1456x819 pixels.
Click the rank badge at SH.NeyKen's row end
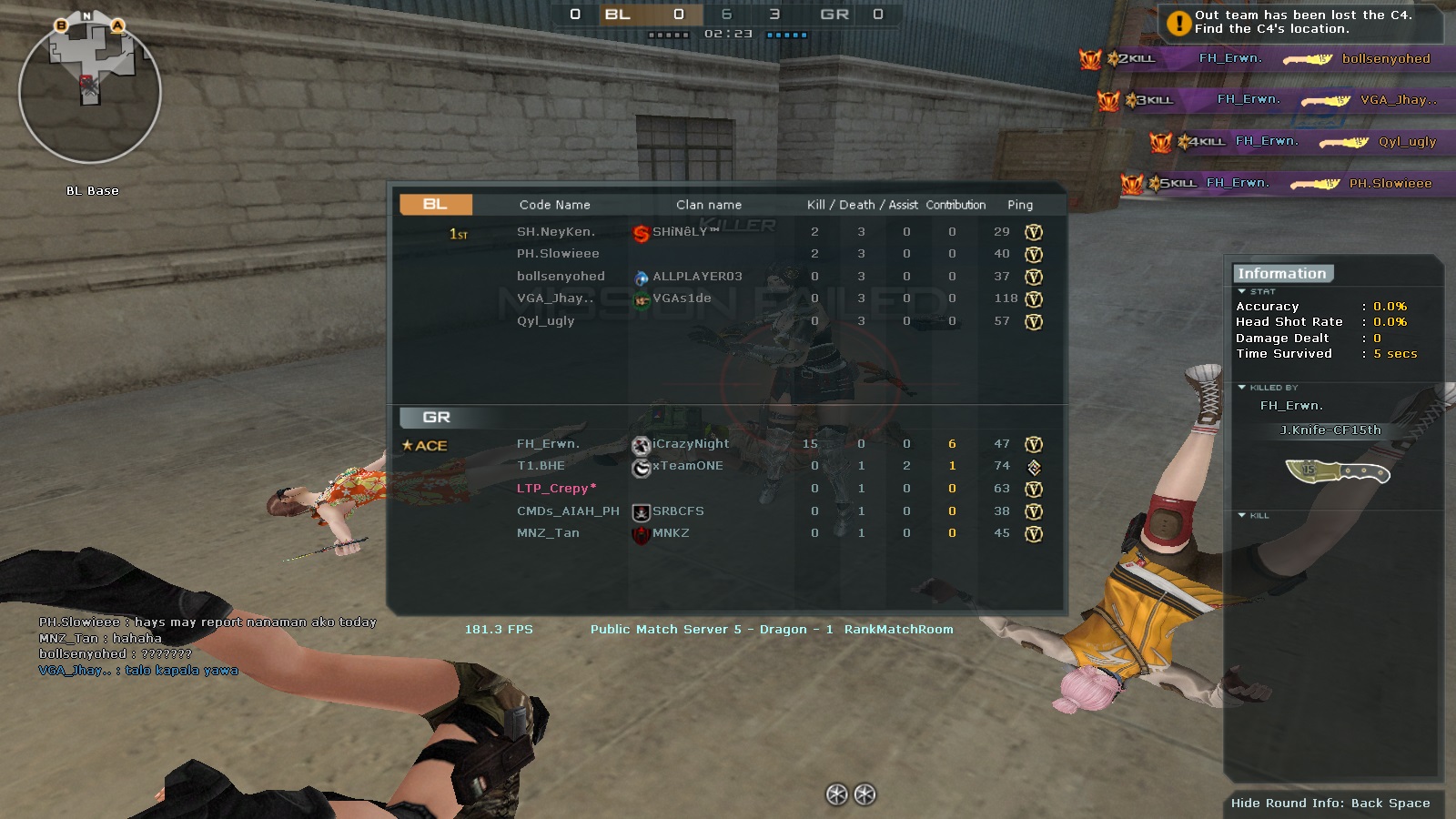pos(1034,232)
